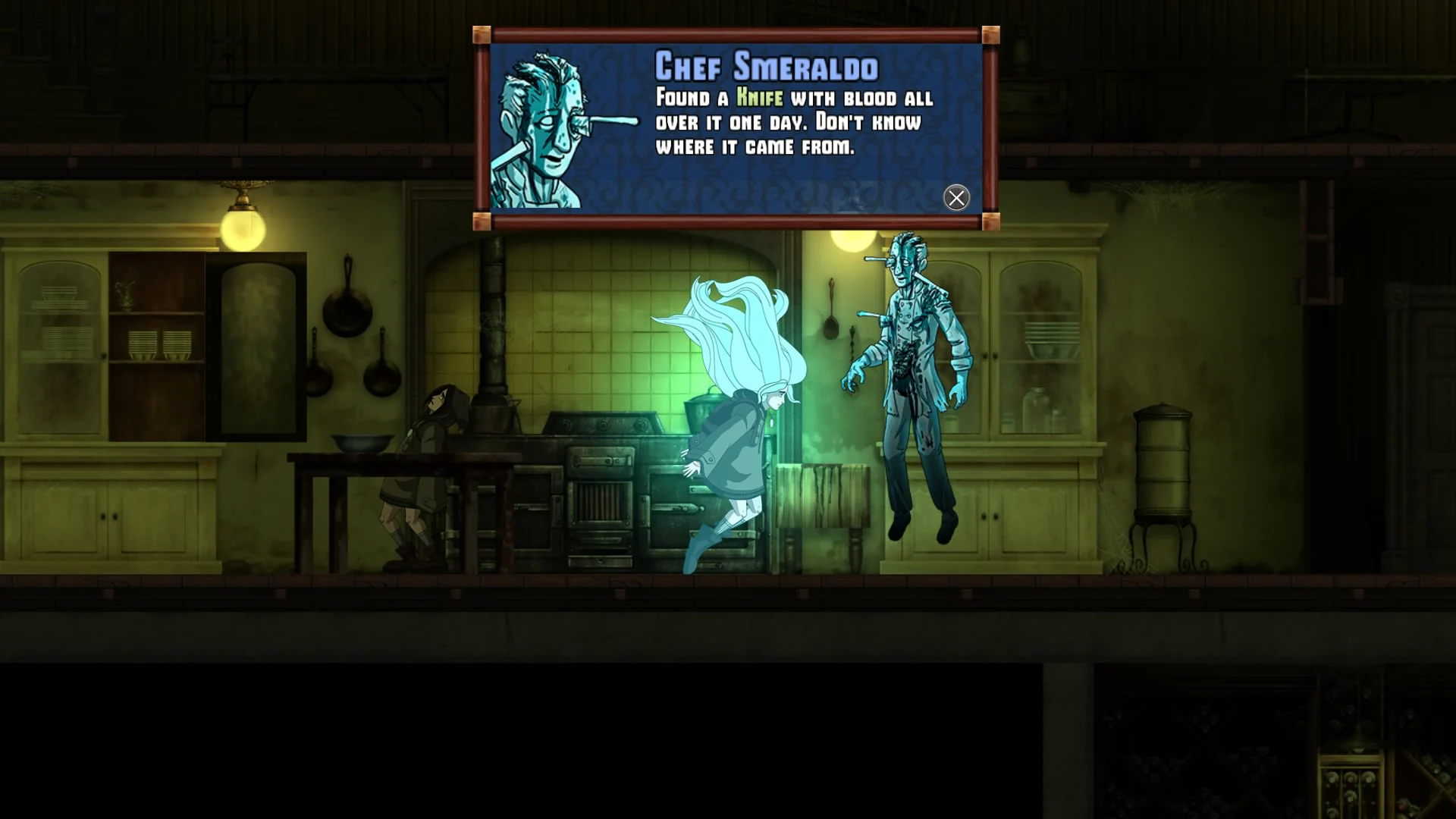Close the Chef Smeraldo dialog box
Screen dimensions: 1456x819
point(956,197)
